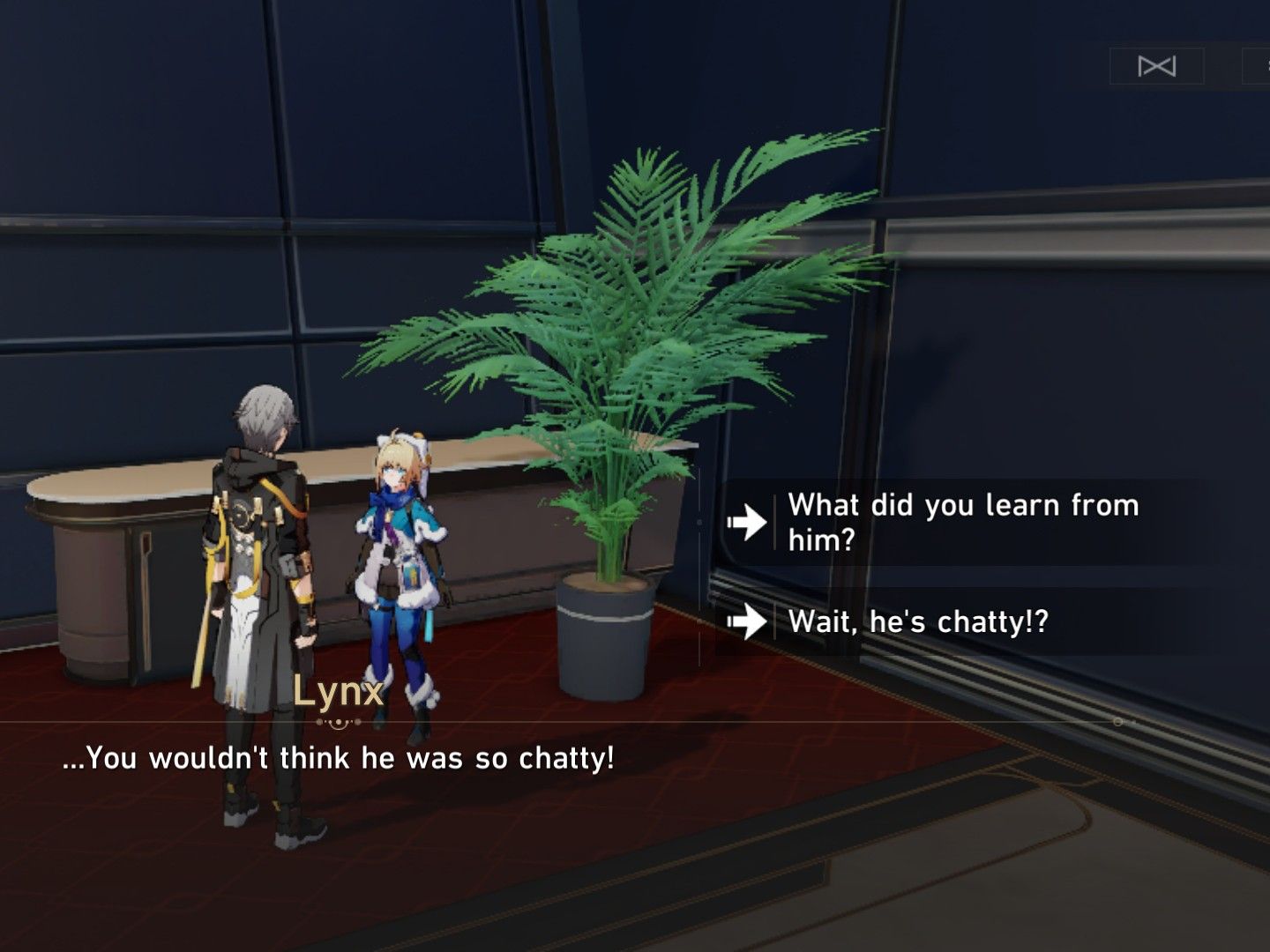Click Lynx's name label
This screenshot has height=952, width=1270.
338,693
